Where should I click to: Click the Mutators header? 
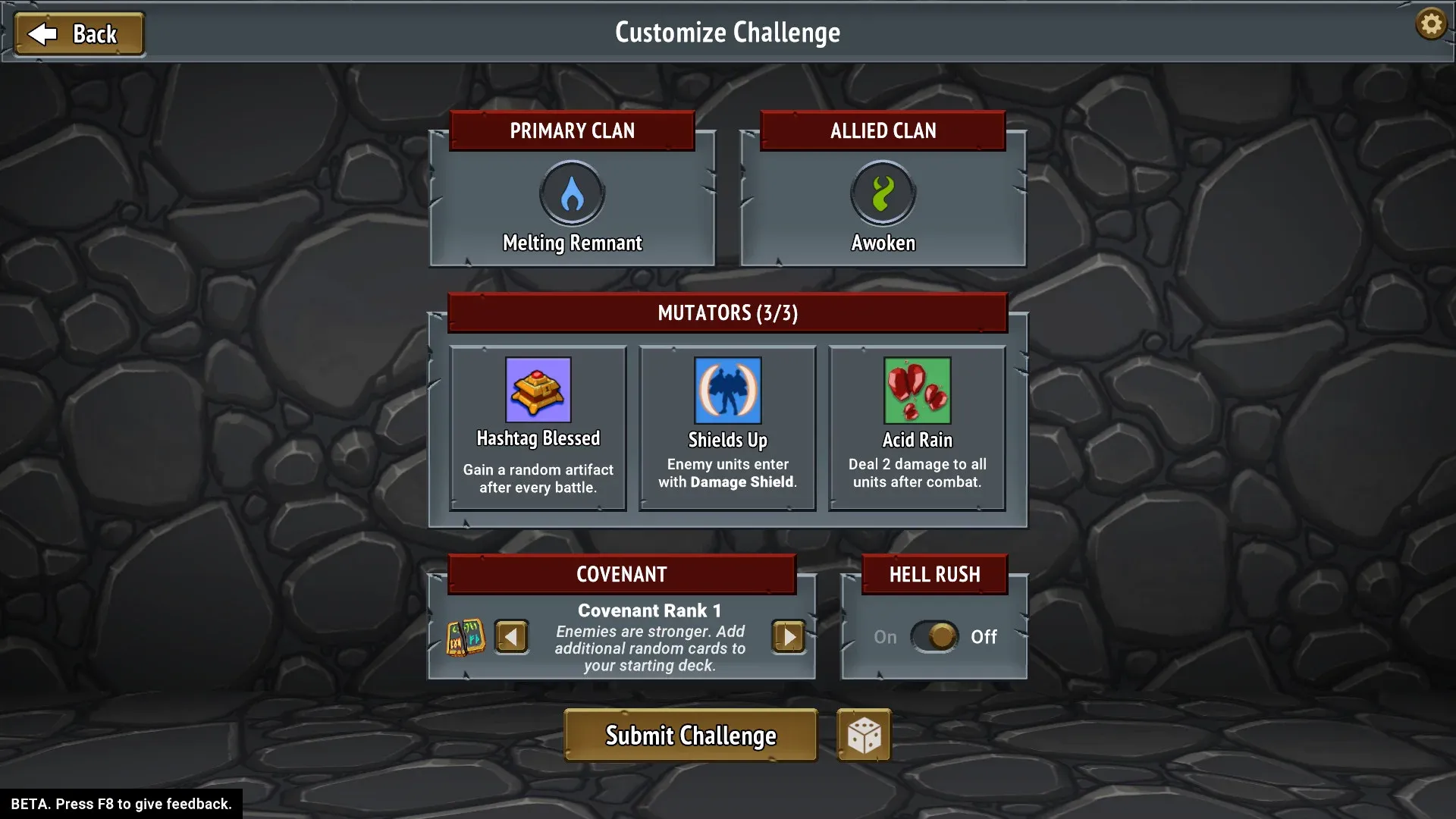point(726,312)
